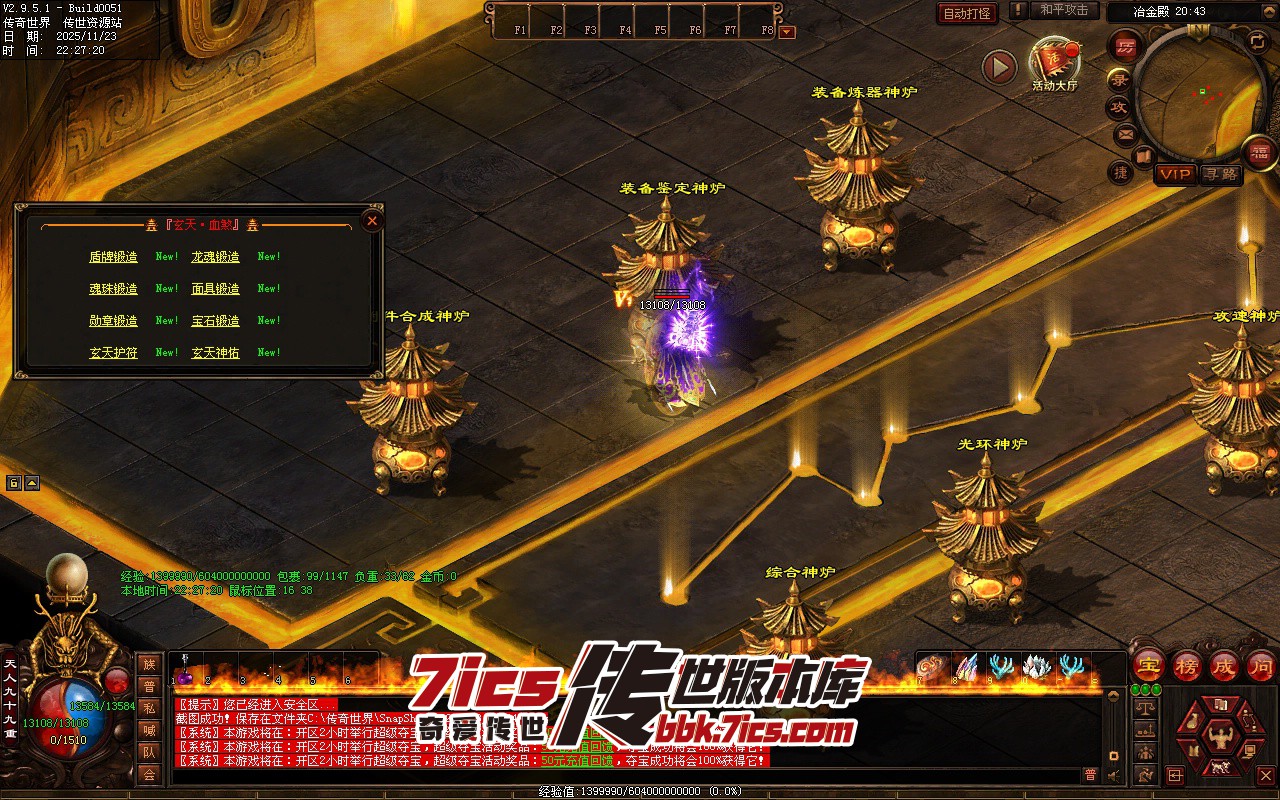Toggle the 自动打怪 auto-fight button
The image size is (1280, 800).
[967, 13]
